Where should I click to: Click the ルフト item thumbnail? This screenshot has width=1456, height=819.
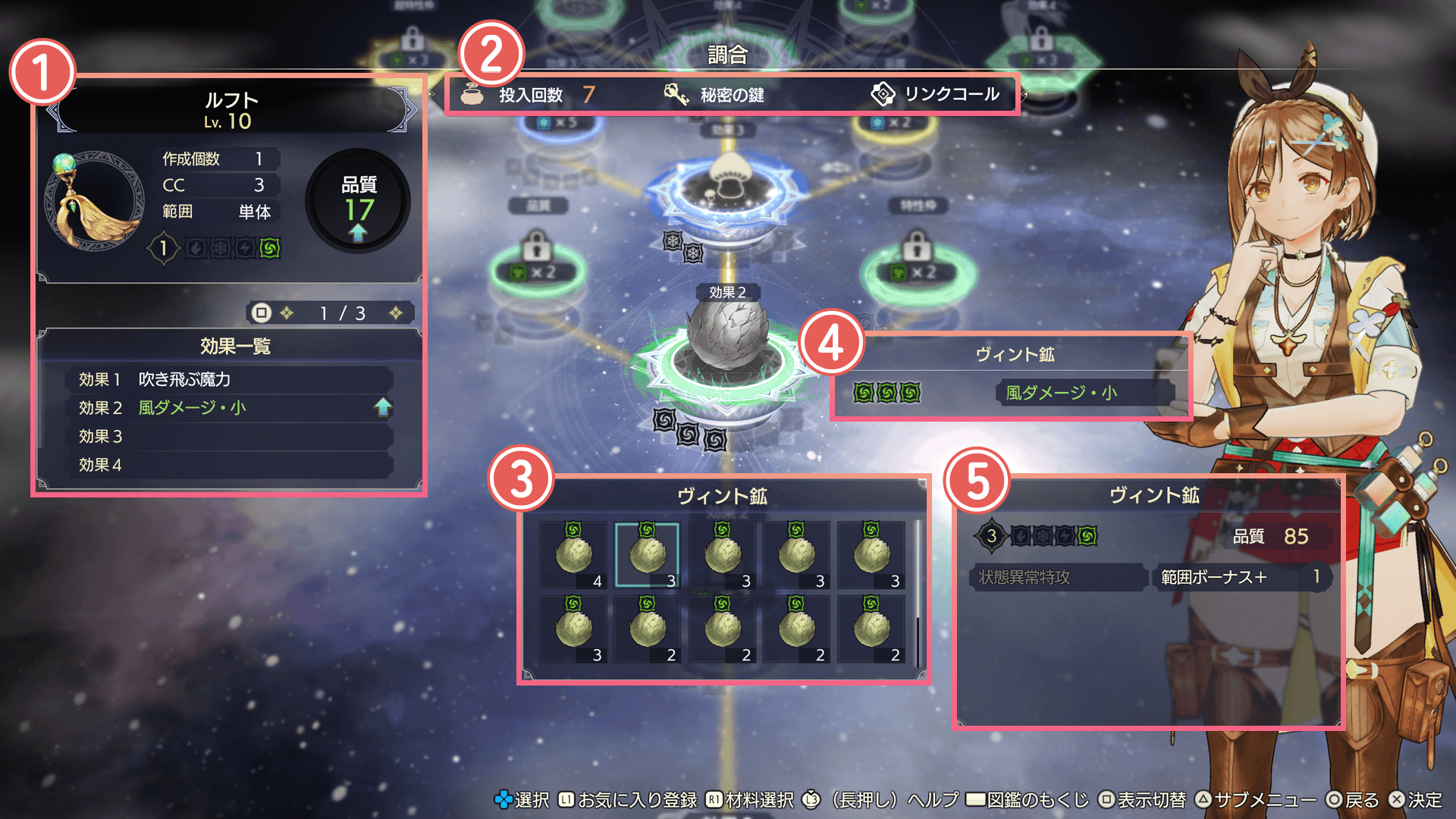pyautogui.click(x=94, y=201)
